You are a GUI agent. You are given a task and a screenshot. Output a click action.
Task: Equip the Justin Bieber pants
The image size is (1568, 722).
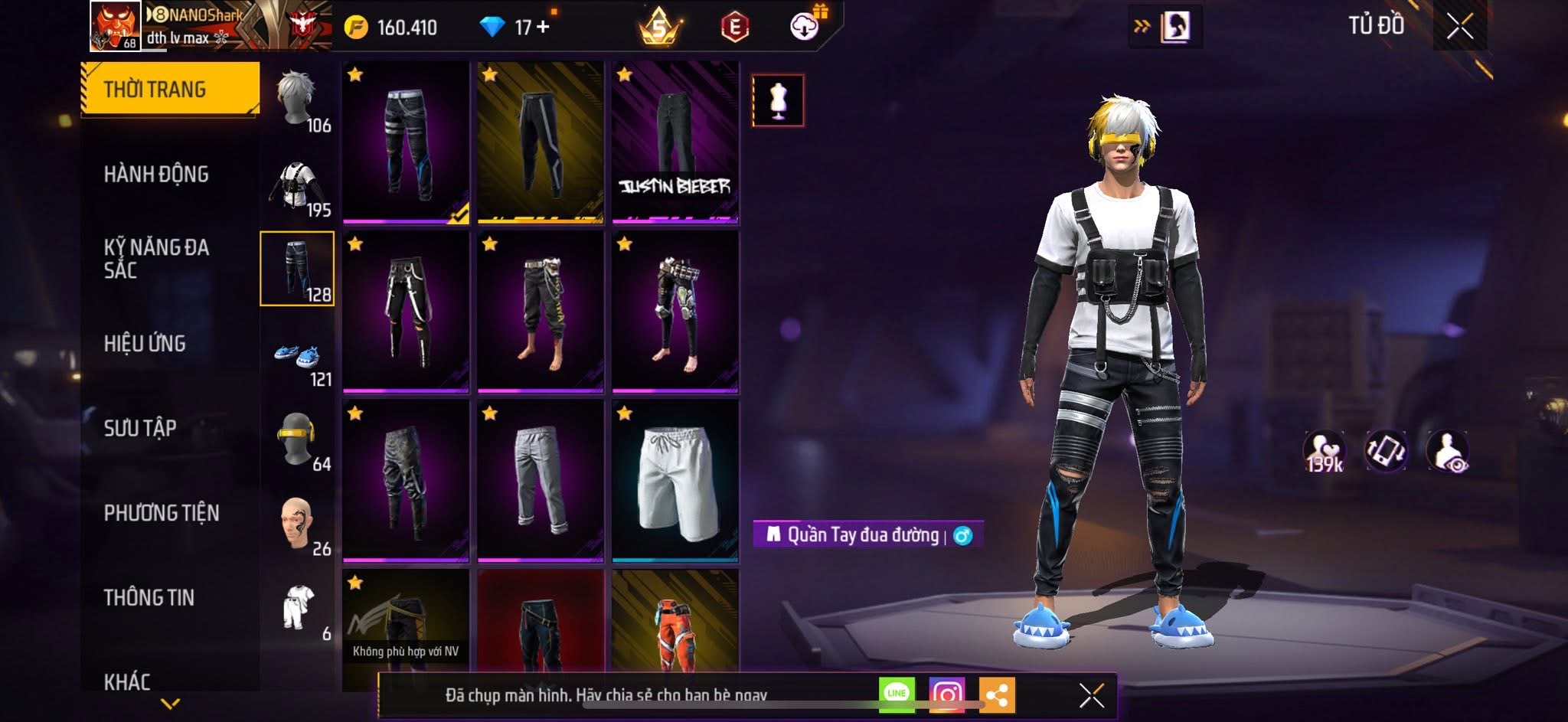pos(675,142)
